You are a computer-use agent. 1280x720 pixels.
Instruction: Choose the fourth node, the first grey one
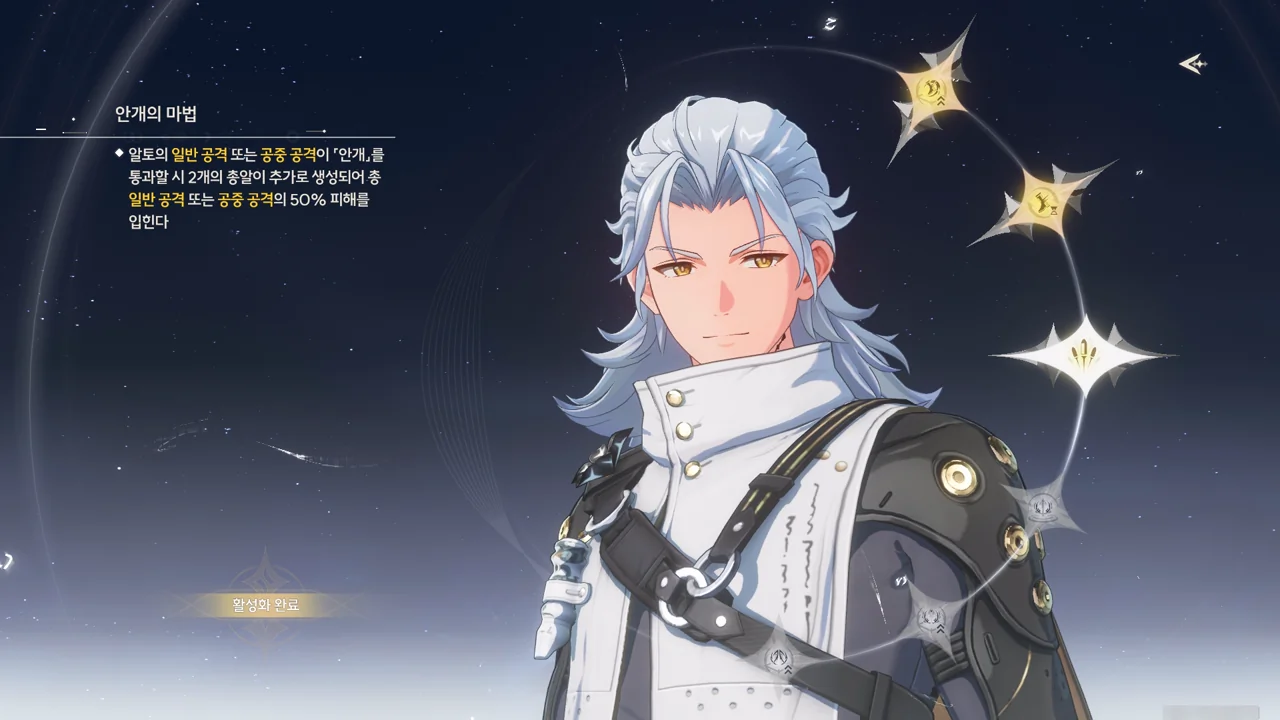click(x=1043, y=507)
